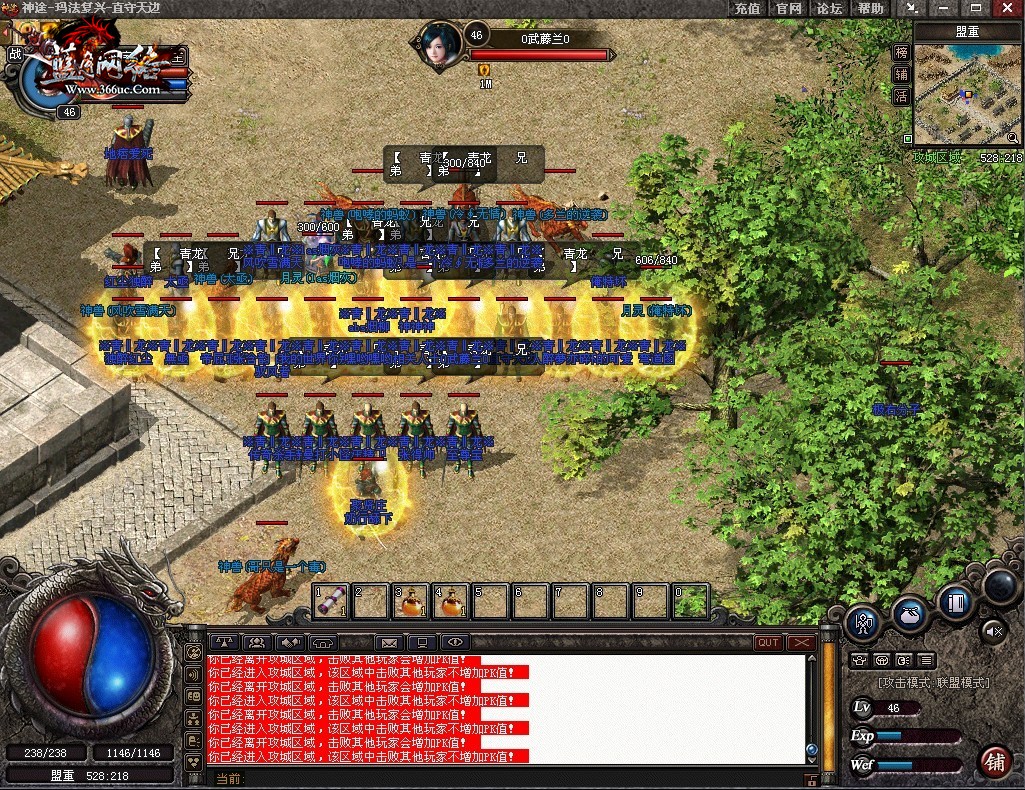Open the skill book panel
The image size is (1025, 790).
tap(955, 603)
